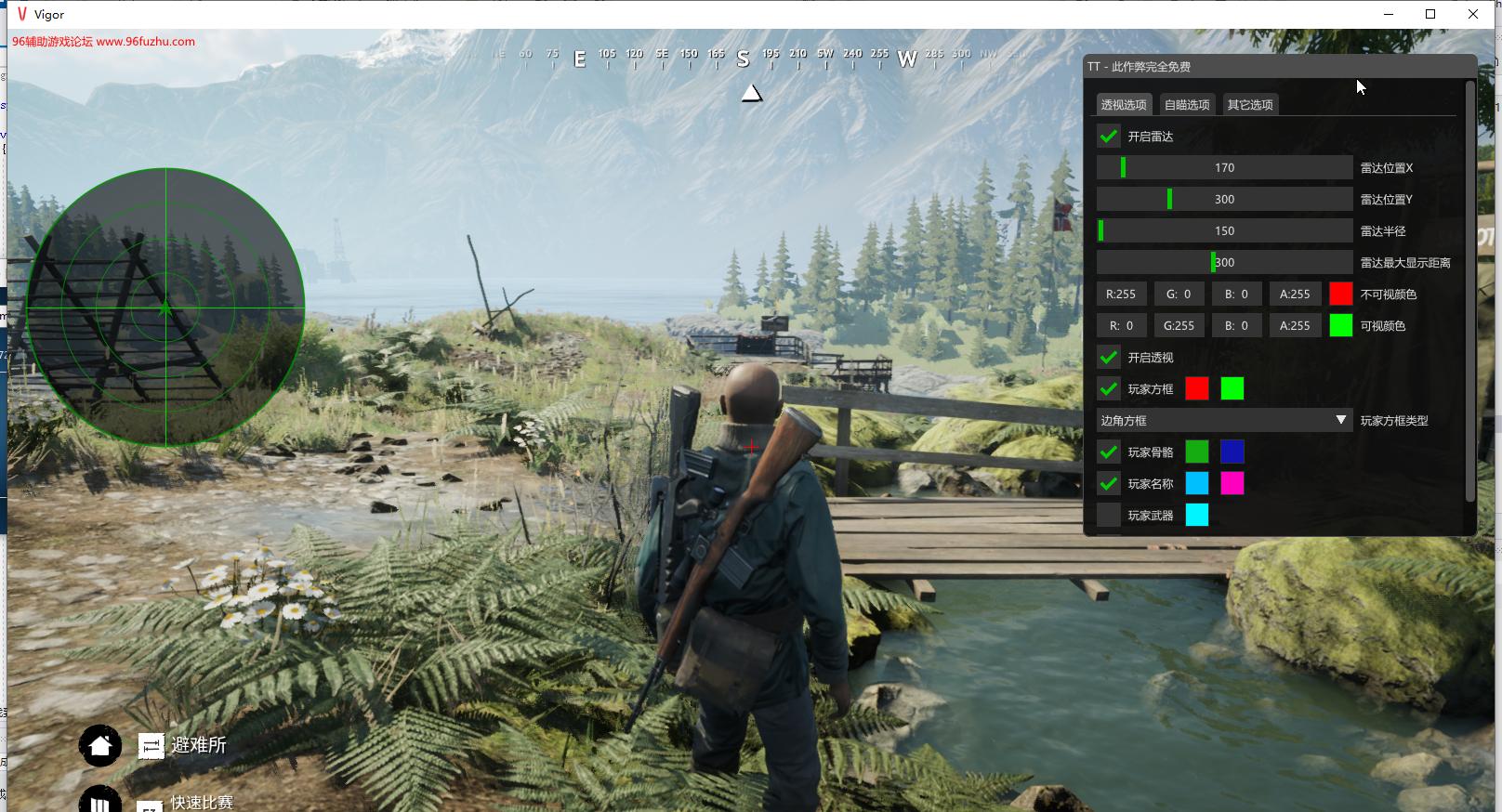
Task: Adjust the 雷达半径 slider
Action: pyautogui.click(x=1224, y=231)
